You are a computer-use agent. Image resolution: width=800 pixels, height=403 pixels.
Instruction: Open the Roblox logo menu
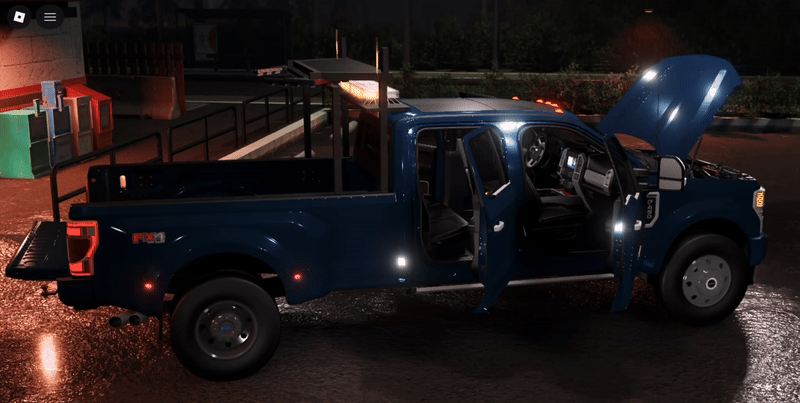pyautogui.click(x=20, y=16)
